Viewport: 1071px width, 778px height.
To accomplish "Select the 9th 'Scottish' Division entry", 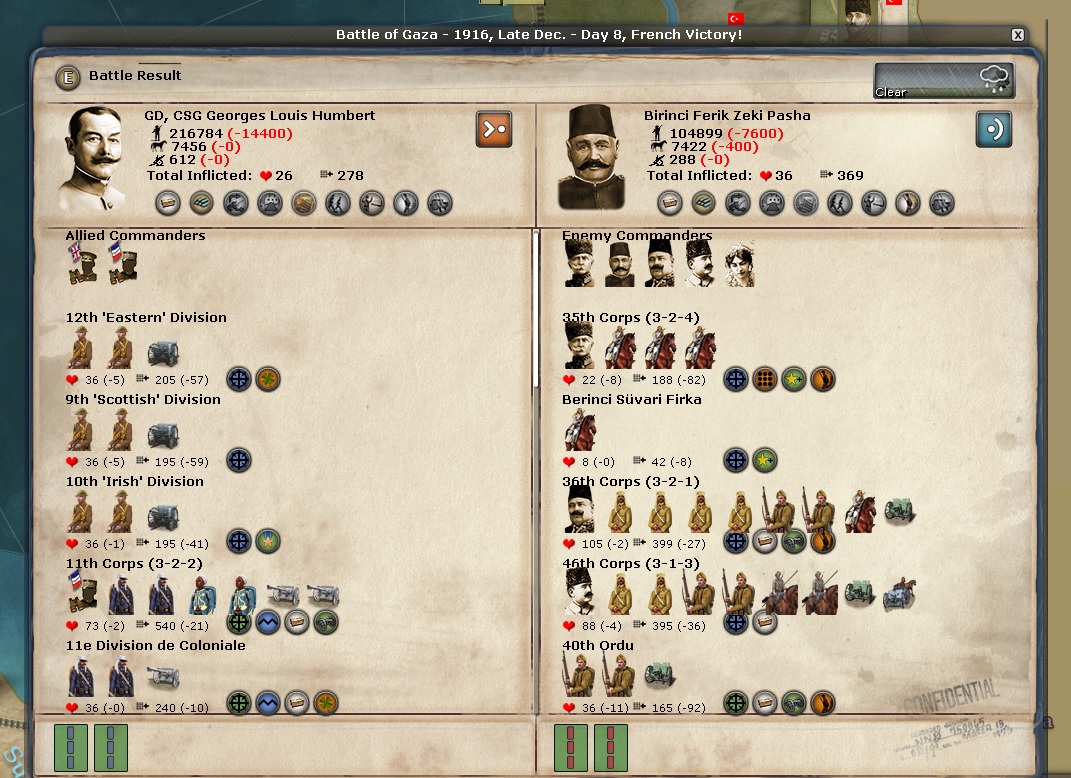I will click(x=143, y=400).
